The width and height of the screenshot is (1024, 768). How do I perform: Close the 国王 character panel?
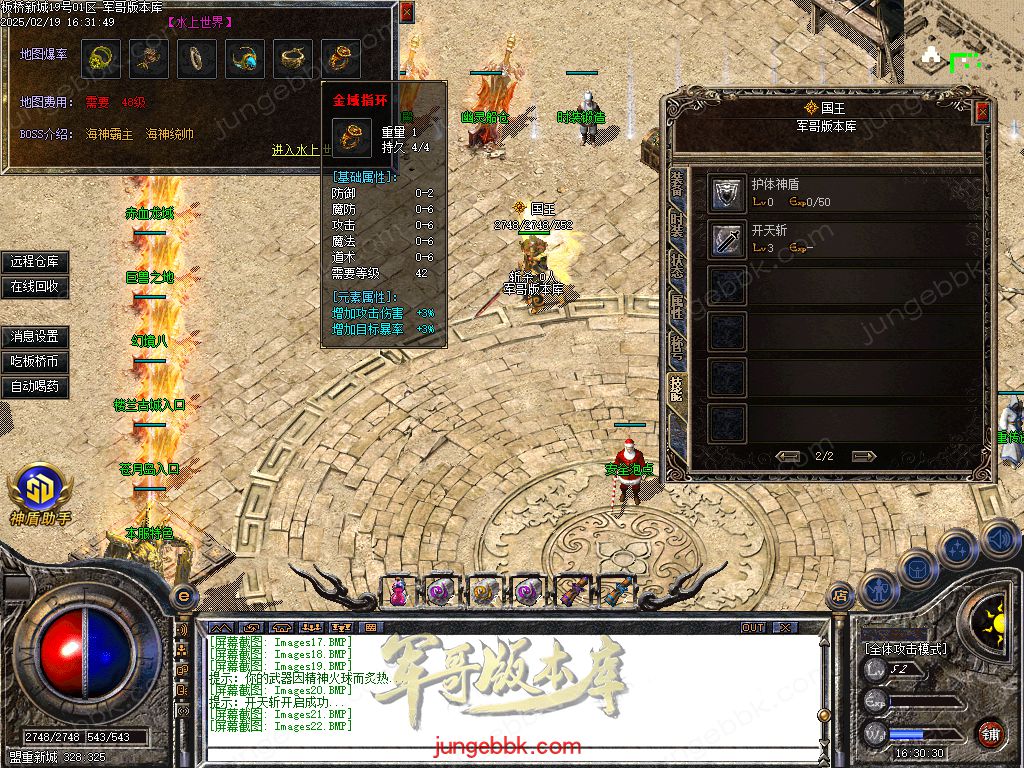(x=982, y=111)
